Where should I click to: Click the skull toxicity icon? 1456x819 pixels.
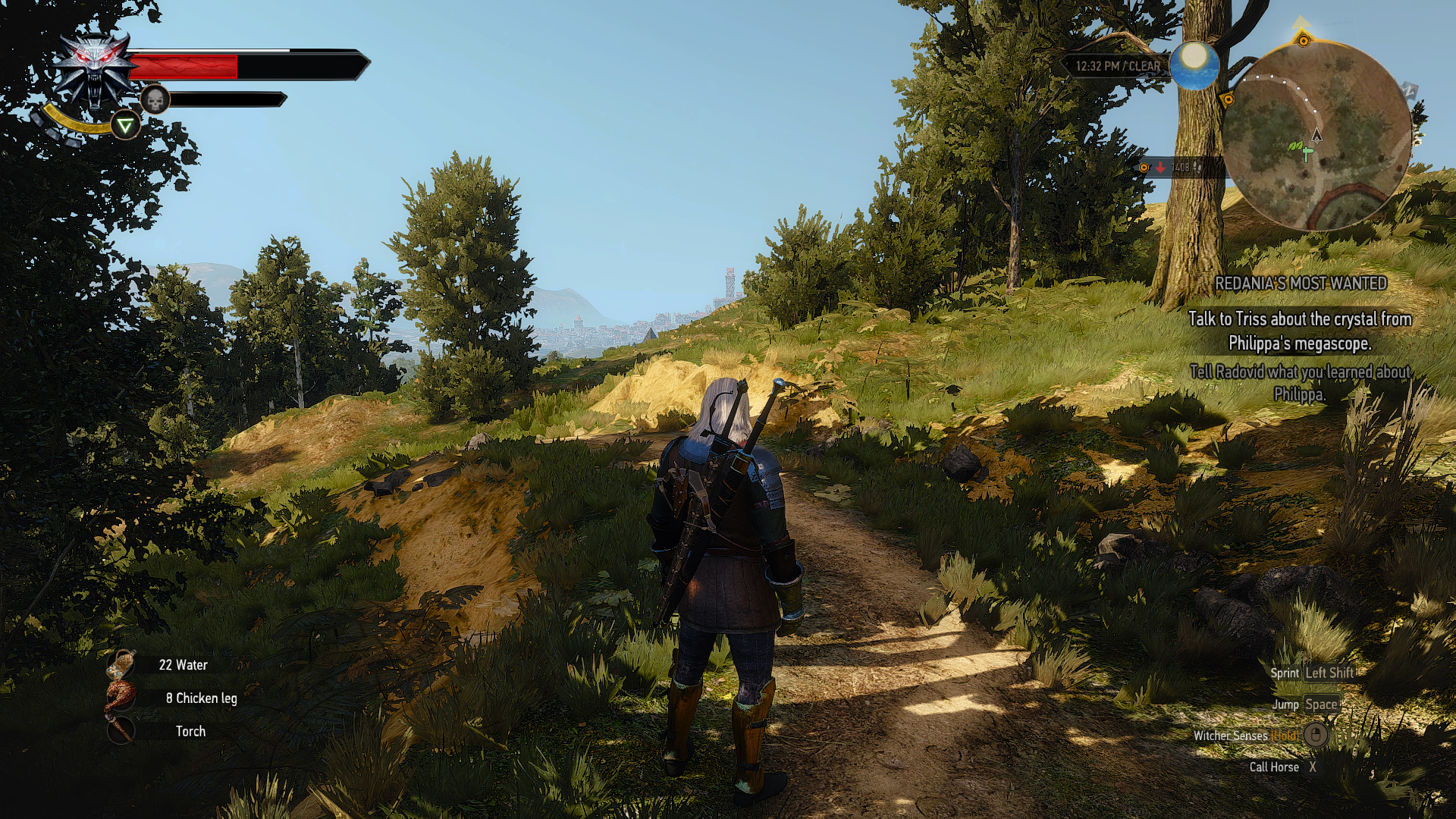coord(155,99)
